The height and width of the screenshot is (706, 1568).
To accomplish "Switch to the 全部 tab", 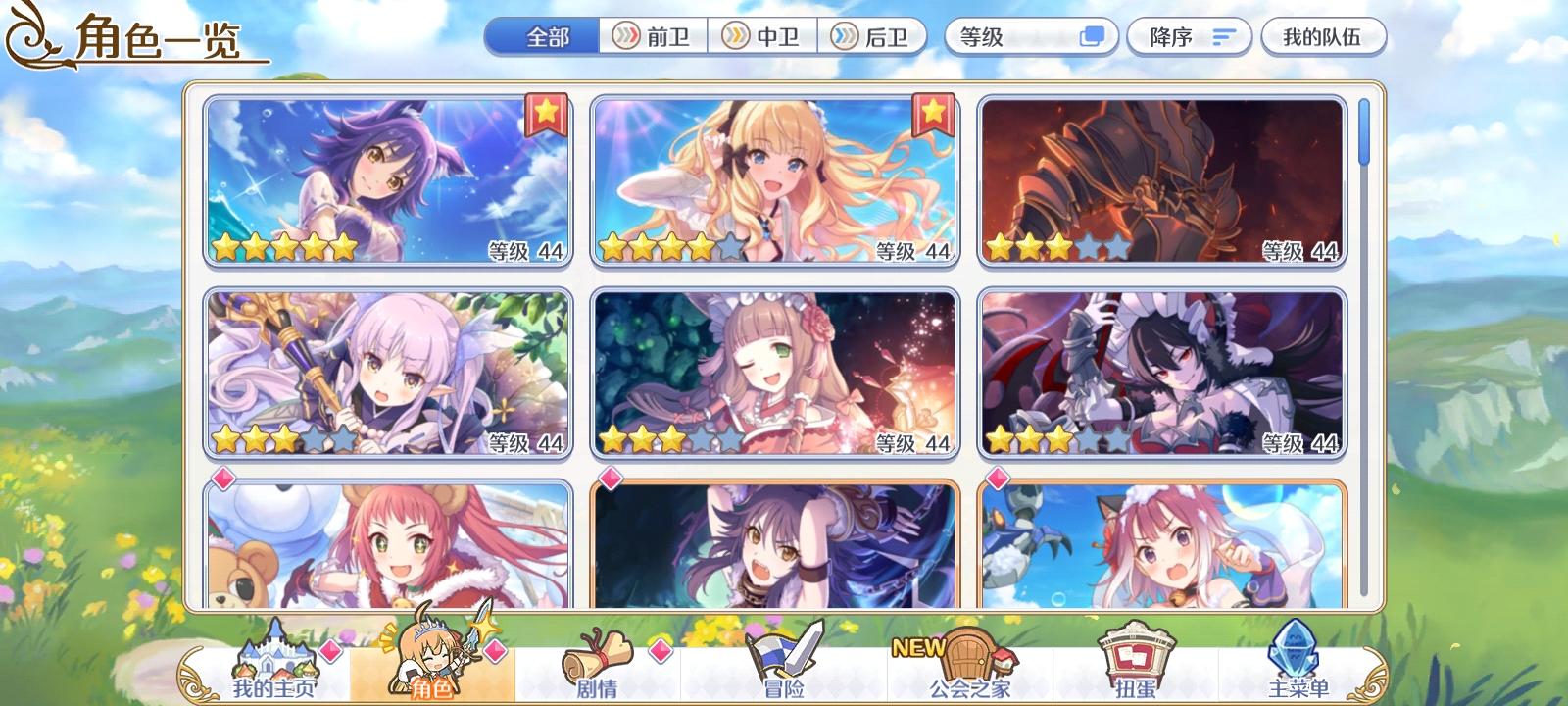I will 543,36.
